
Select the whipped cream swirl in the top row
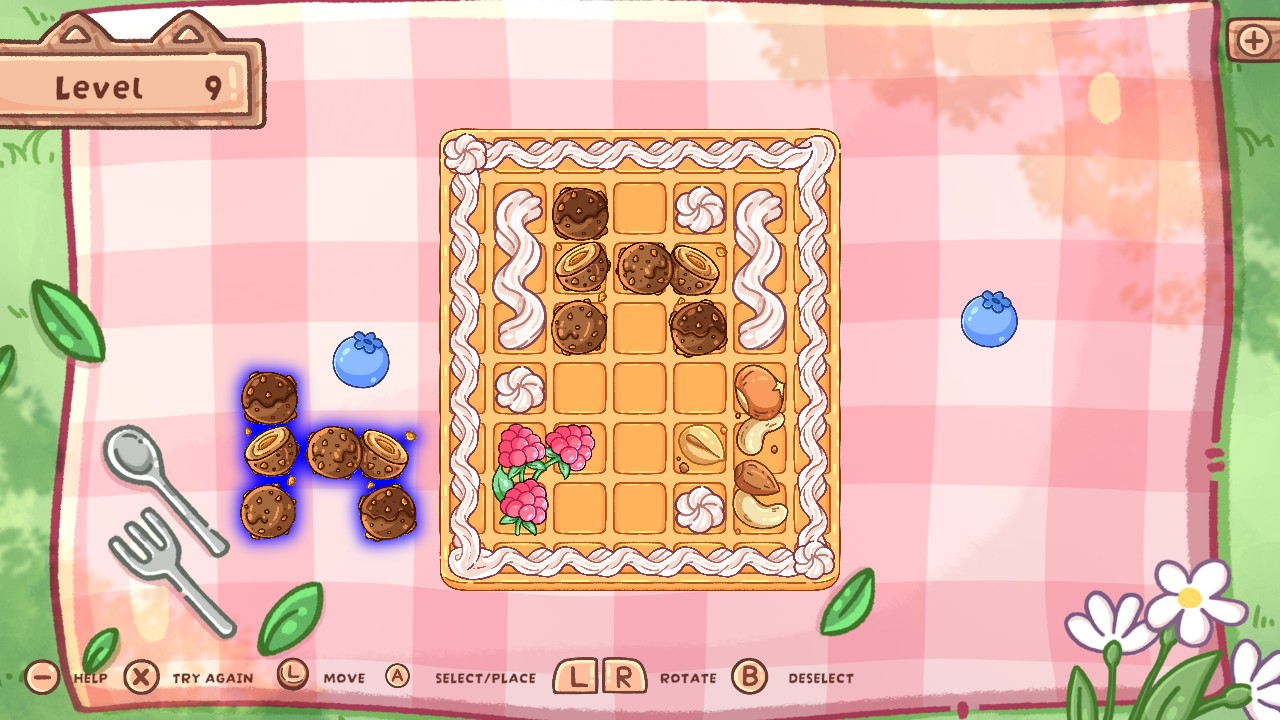699,207
